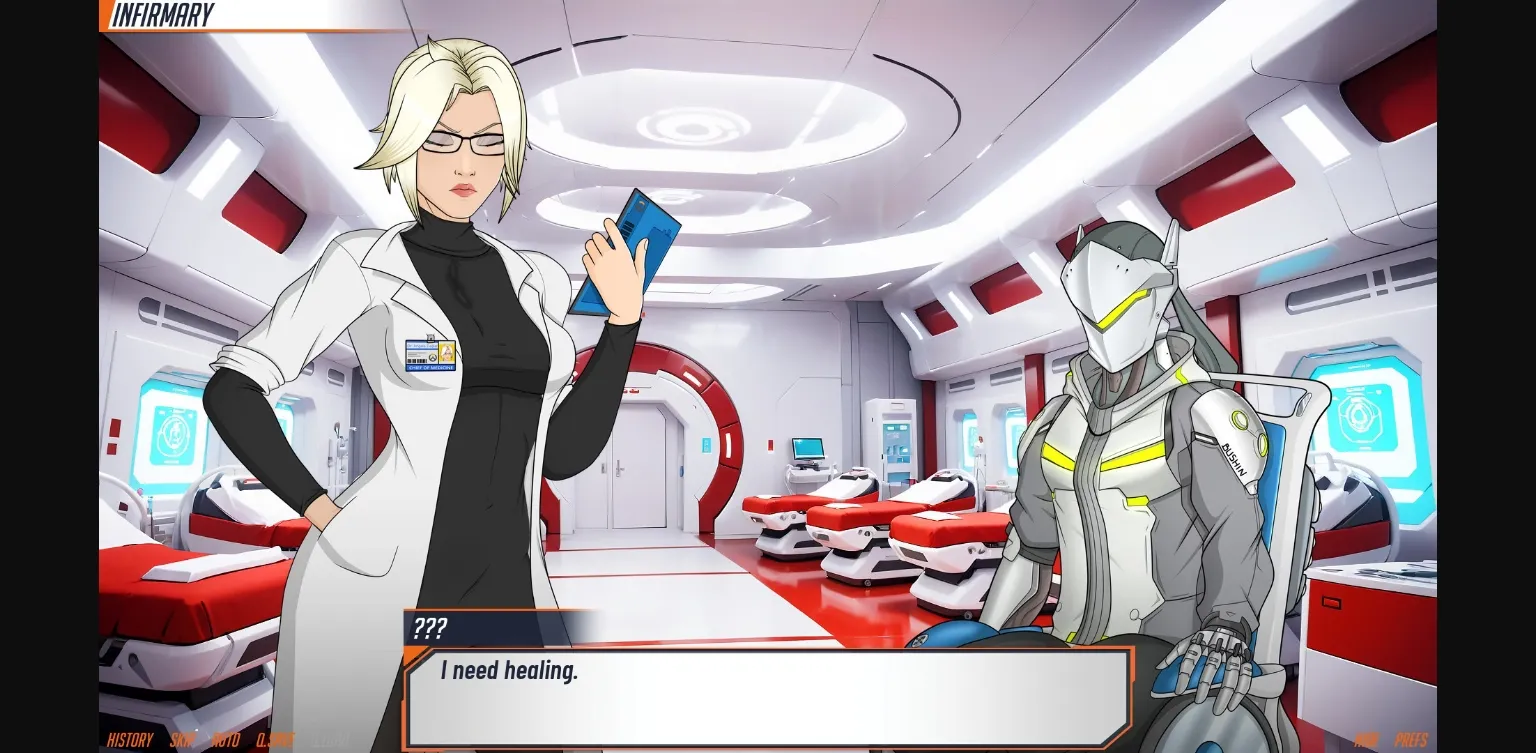
Task: Toggle Auto-advance dialogue mode
Action: (227, 740)
